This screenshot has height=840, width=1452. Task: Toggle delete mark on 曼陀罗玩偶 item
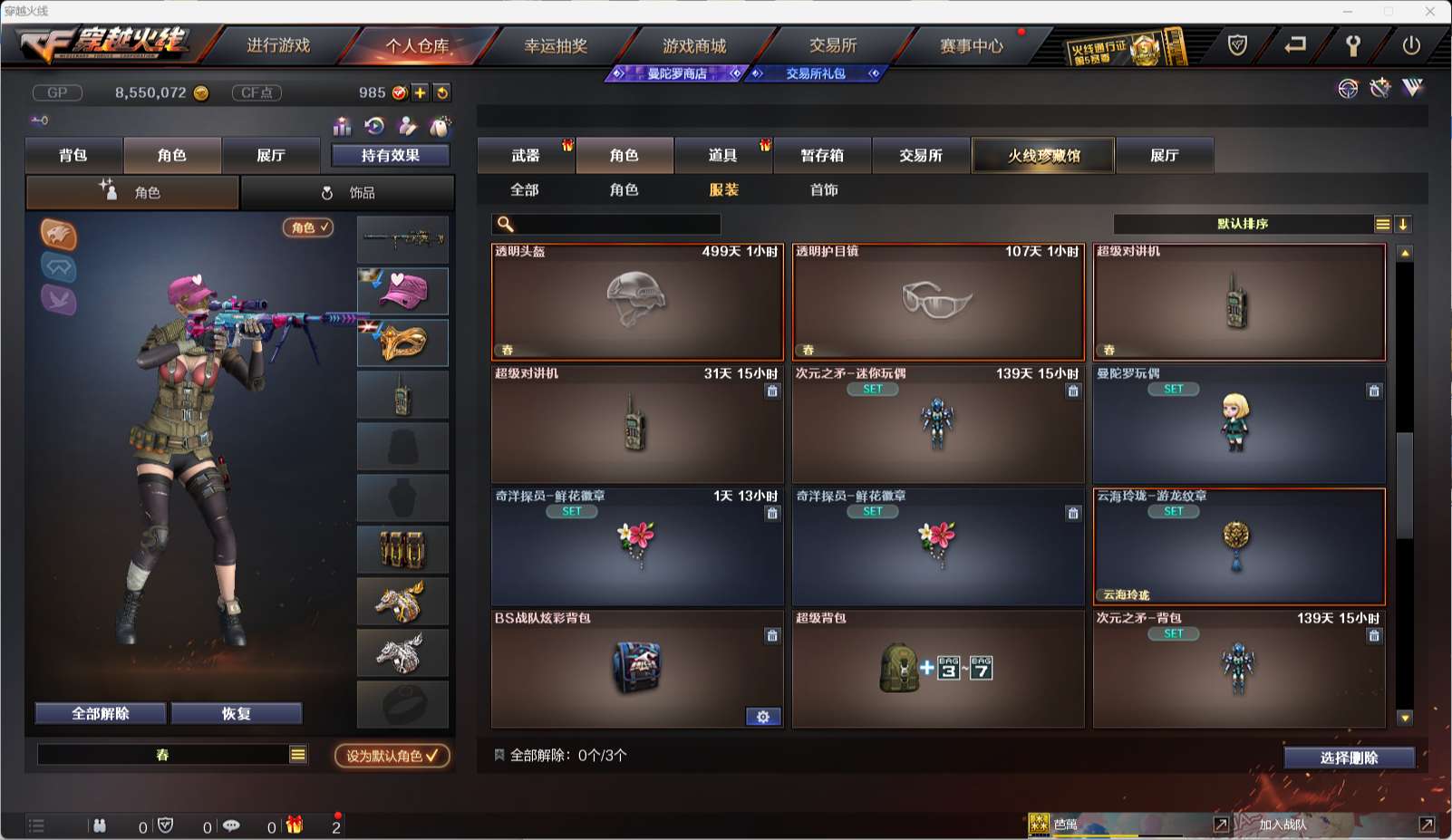(1373, 391)
